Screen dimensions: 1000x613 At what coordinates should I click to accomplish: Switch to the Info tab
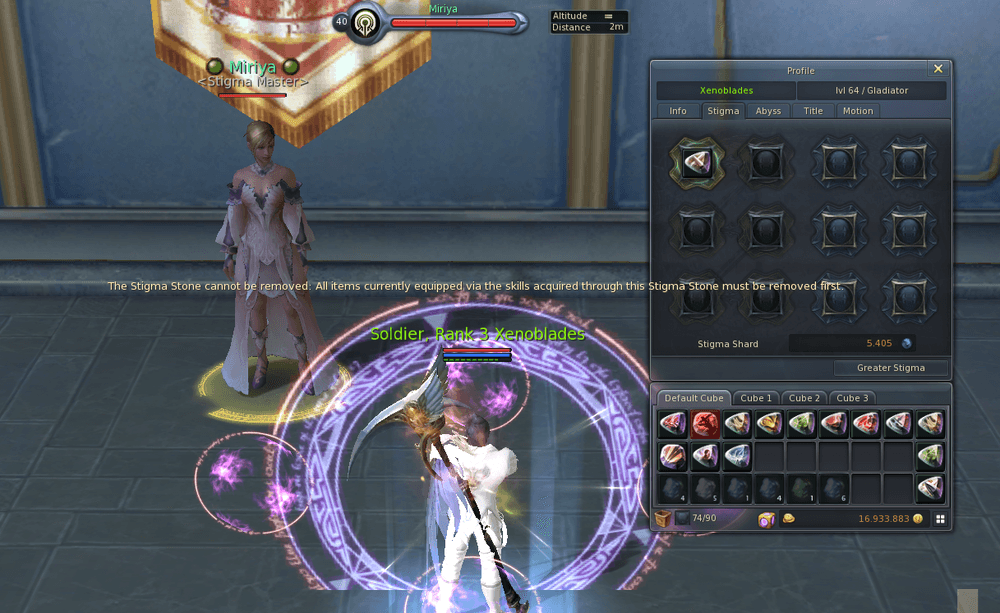click(x=678, y=111)
